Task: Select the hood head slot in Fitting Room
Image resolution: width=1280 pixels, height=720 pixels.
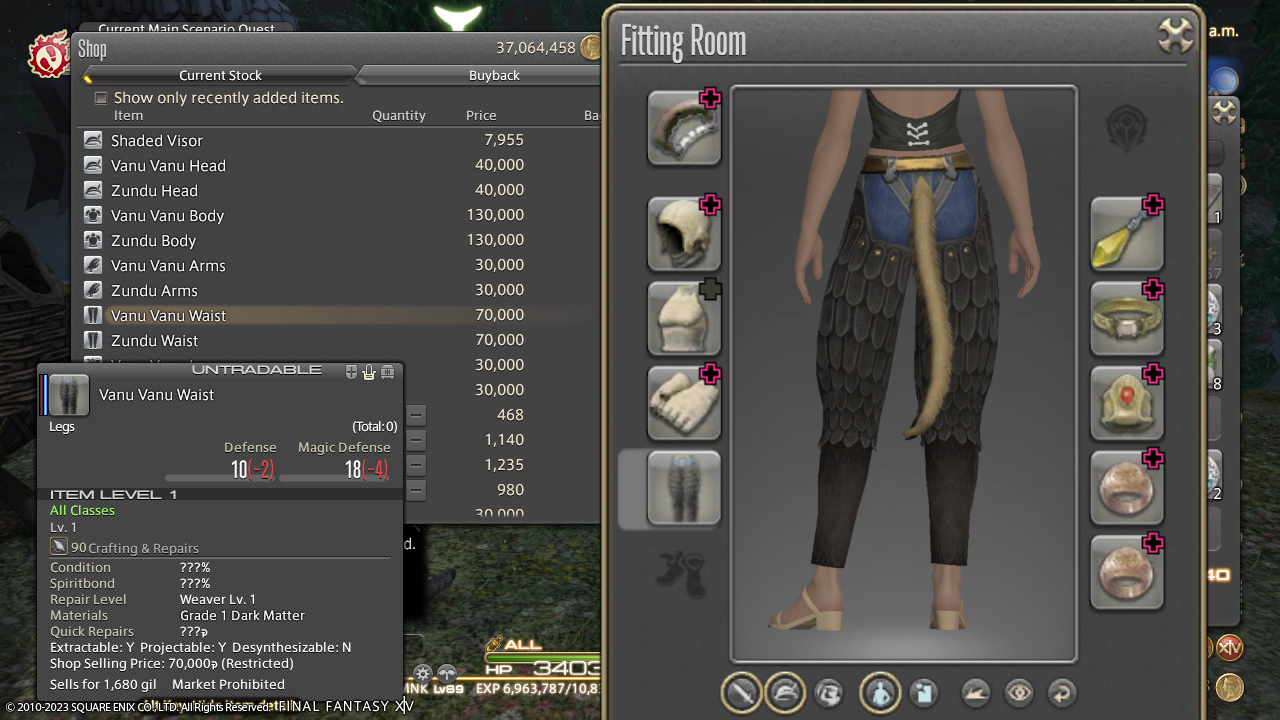Action: tap(684, 234)
